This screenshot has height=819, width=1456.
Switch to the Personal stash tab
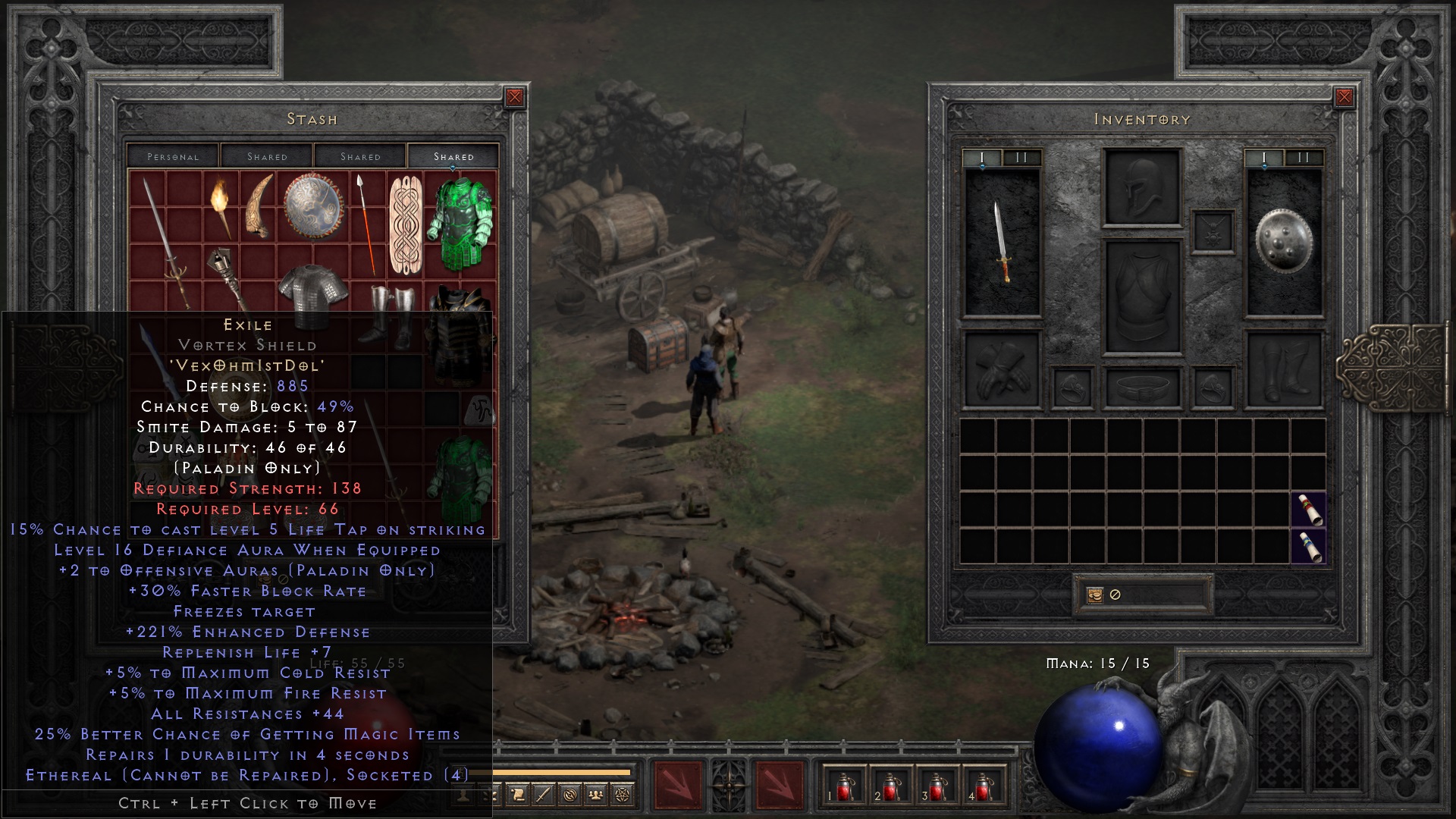(x=173, y=156)
